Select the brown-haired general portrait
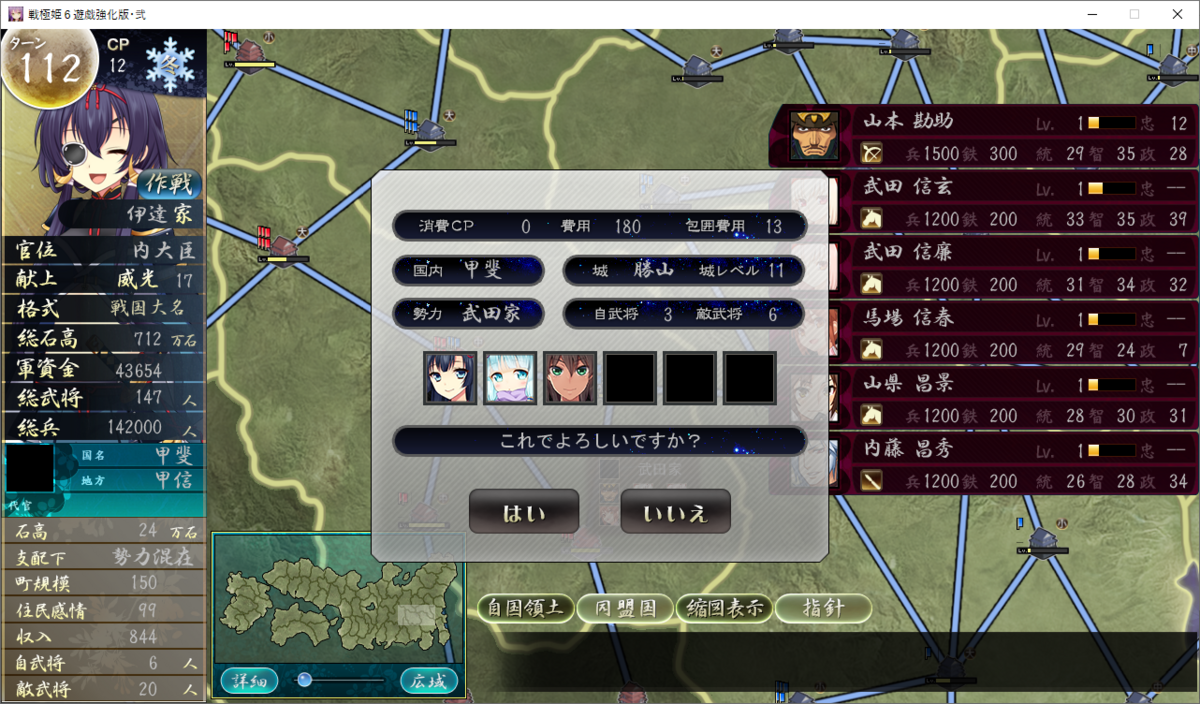The image size is (1200, 704). tap(570, 378)
